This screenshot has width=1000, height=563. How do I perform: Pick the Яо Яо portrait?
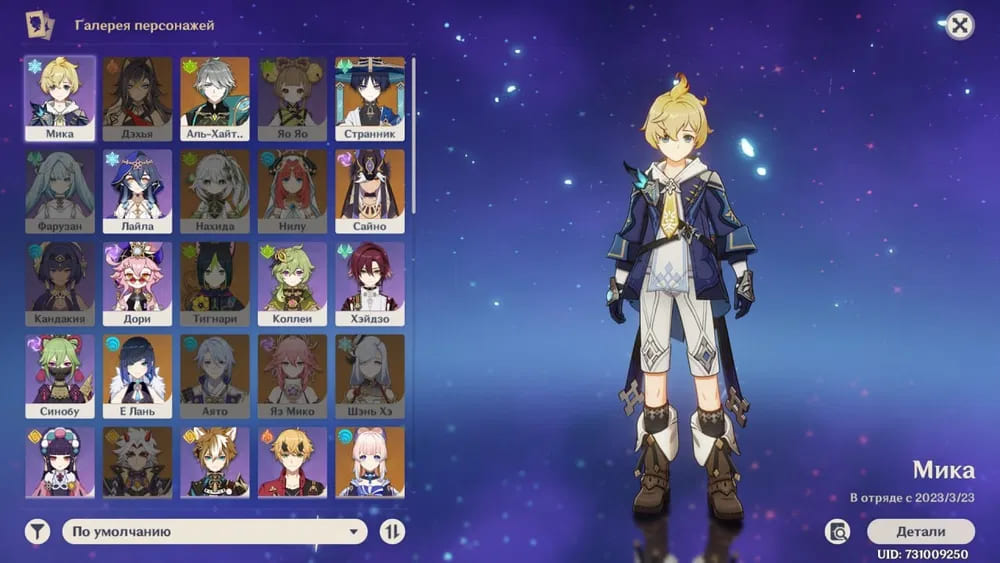pyautogui.click(x=292, y=98)
